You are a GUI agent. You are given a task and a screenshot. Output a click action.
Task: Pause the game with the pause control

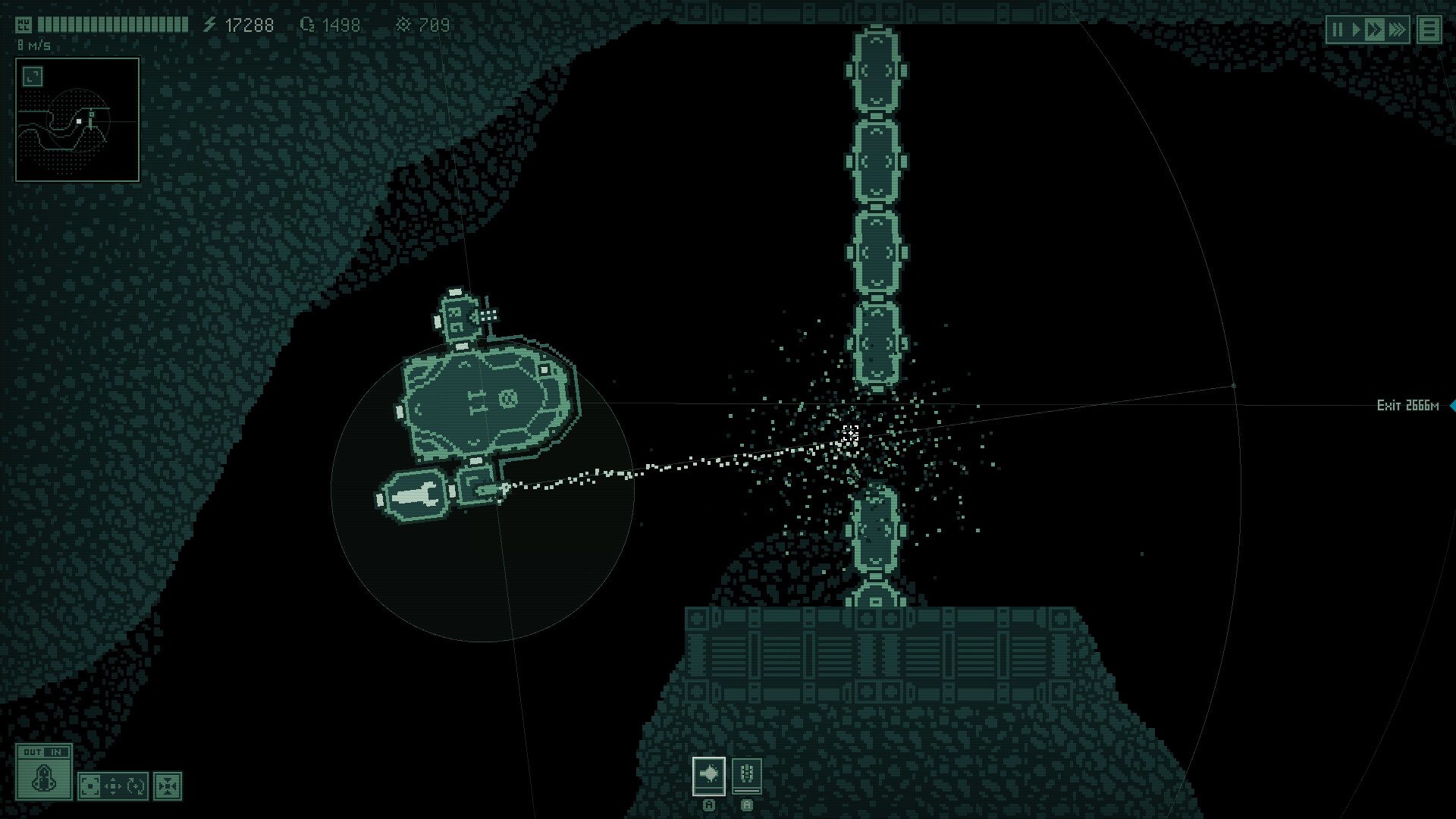pos(1338,29)
